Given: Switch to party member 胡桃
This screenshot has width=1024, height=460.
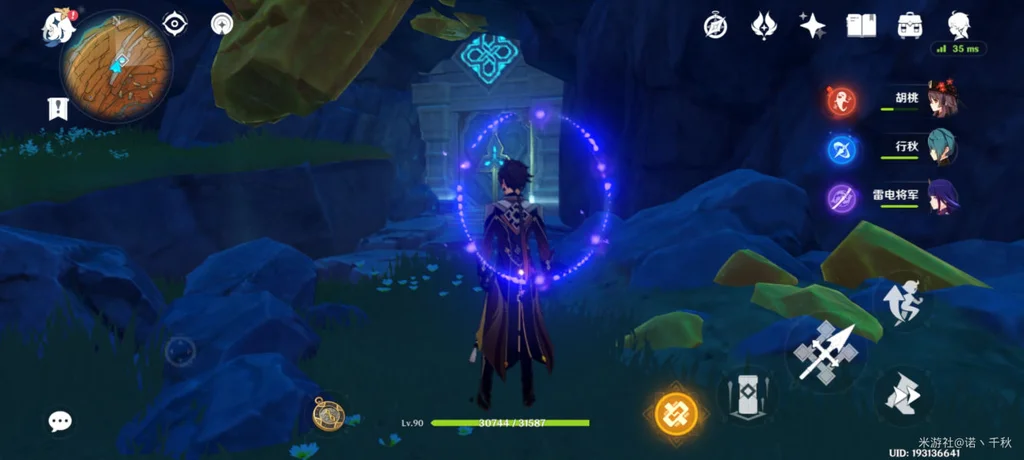Looking at the screenshot, I should tap(942, 99).
